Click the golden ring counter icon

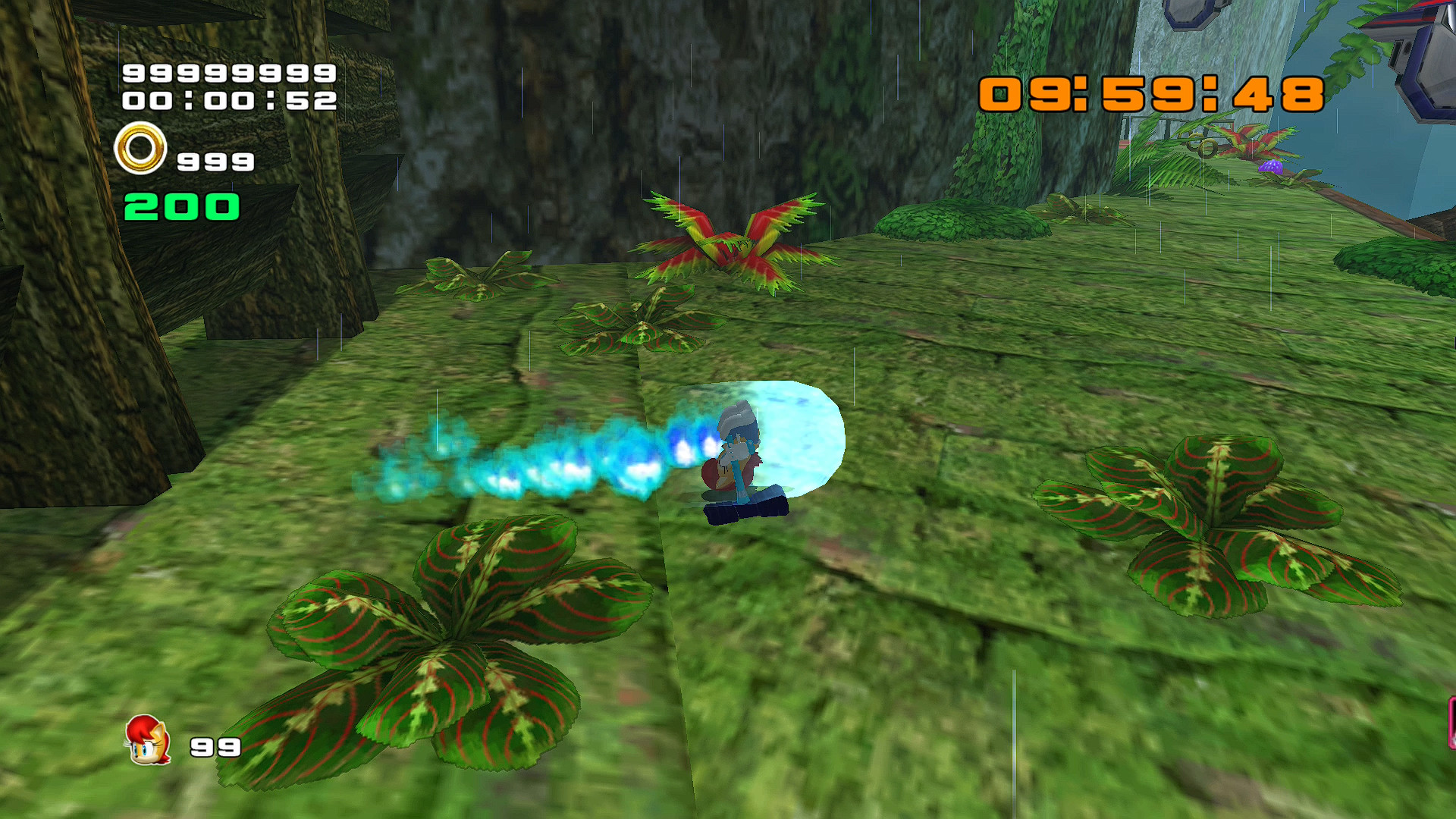(140, 150)
